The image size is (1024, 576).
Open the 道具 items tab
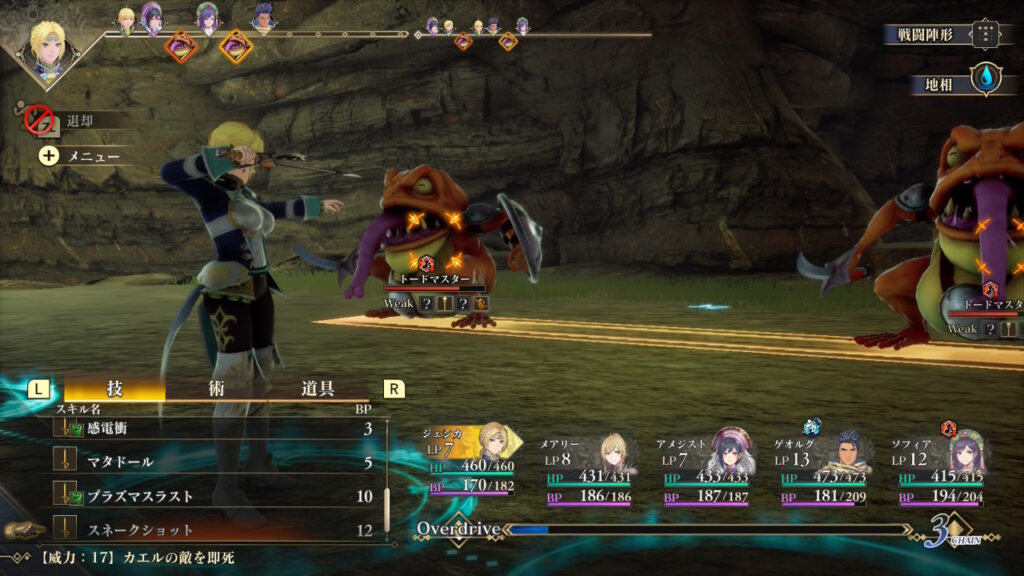(x=317, y=389)
